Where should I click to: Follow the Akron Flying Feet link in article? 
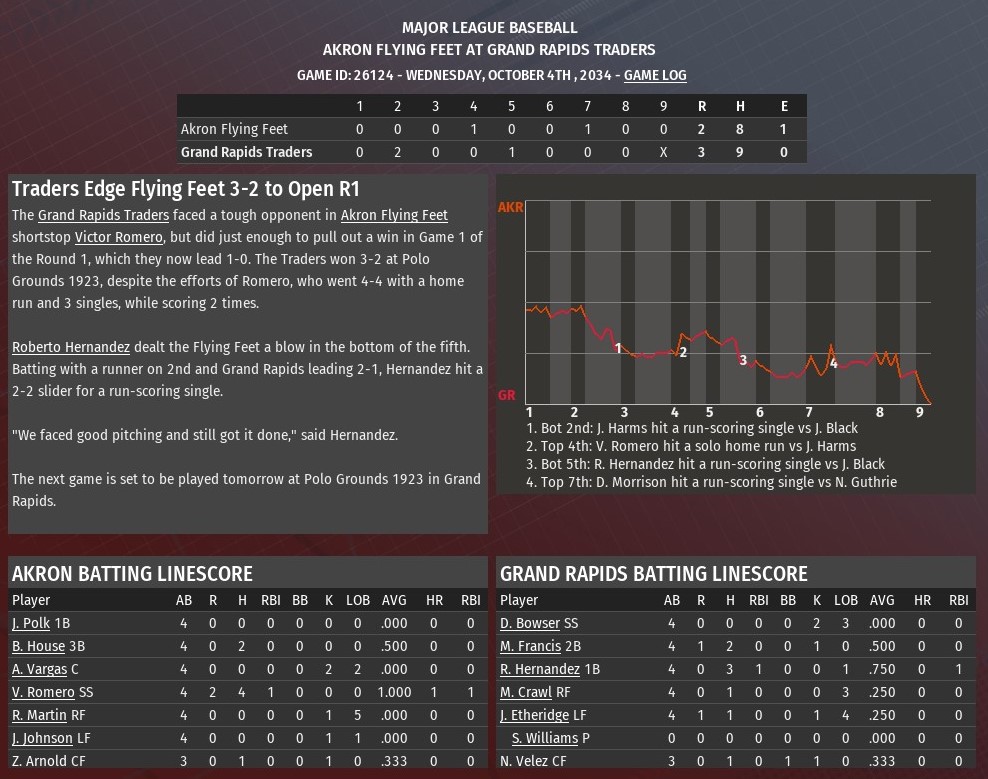click(394, 215)
